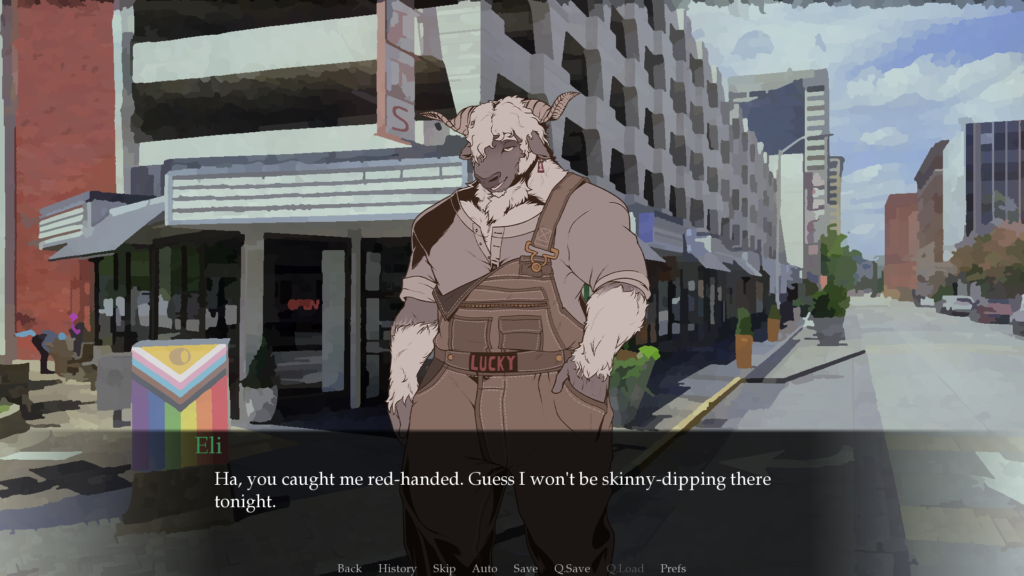Toggle Auto advance mode
Image resolution: width=1024 pixels, height=576 pixels.
click(x=484, y=568)
